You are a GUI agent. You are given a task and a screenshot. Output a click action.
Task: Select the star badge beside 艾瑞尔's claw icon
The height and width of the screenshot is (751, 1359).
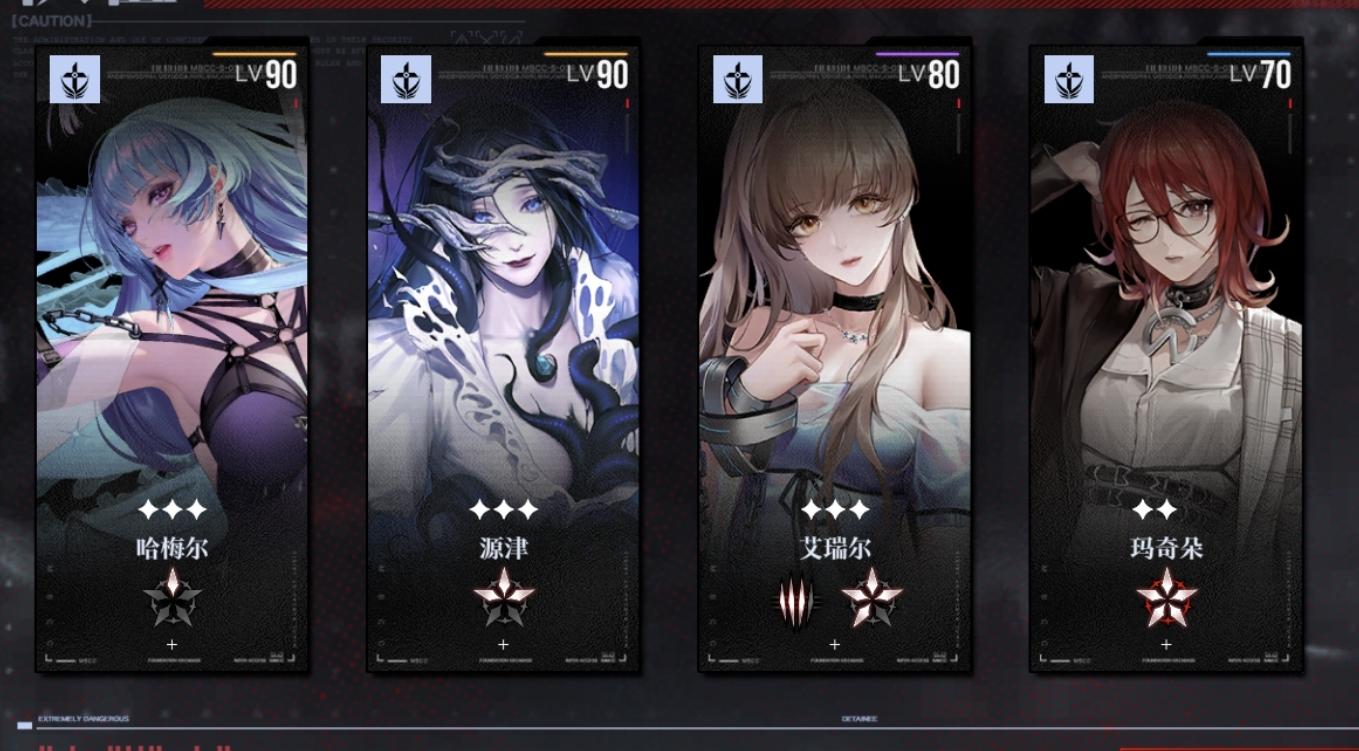tap(875, 596)
